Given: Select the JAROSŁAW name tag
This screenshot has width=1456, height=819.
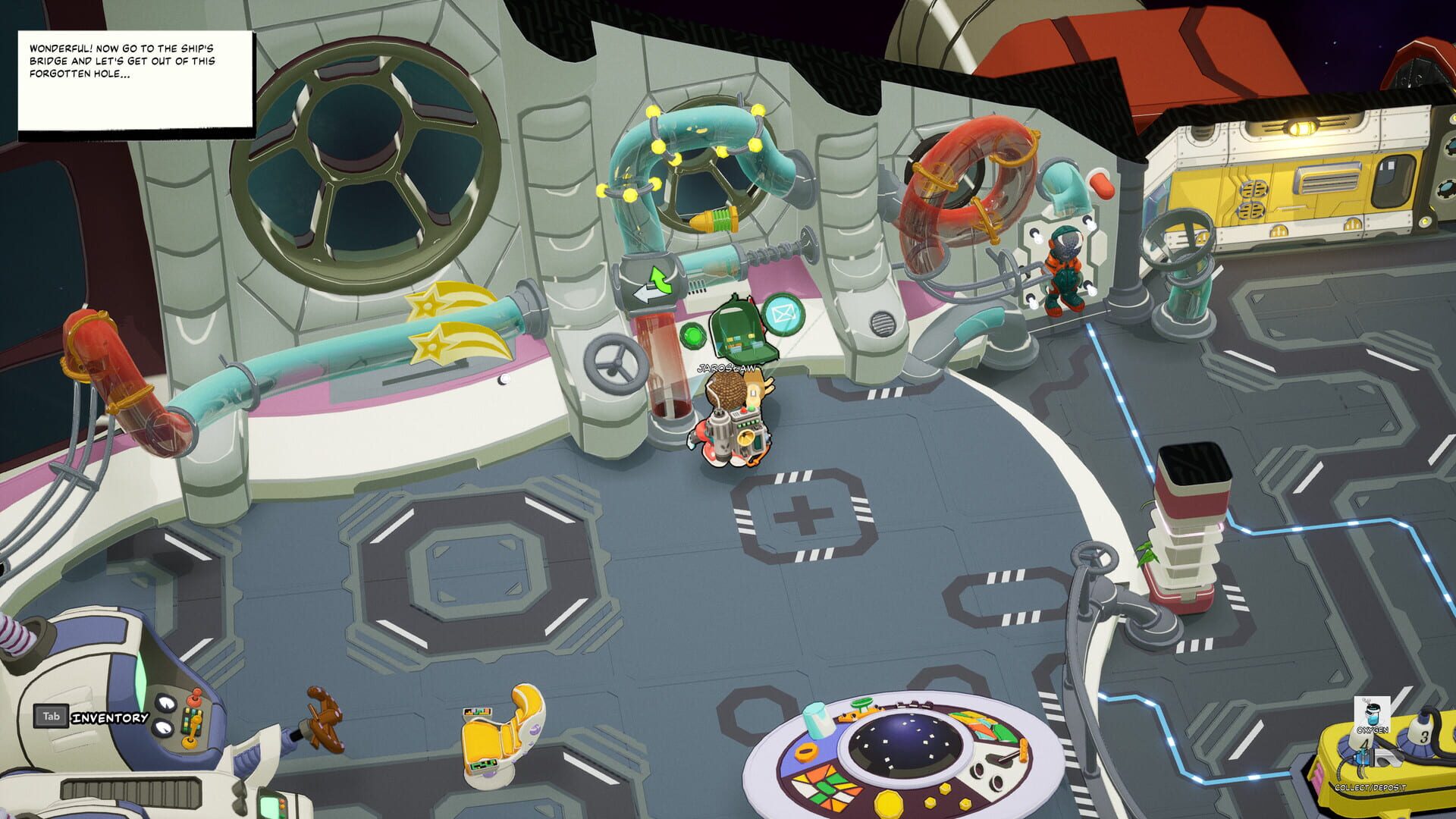Looking at the screenshot, I should click(x=726, y=369).
